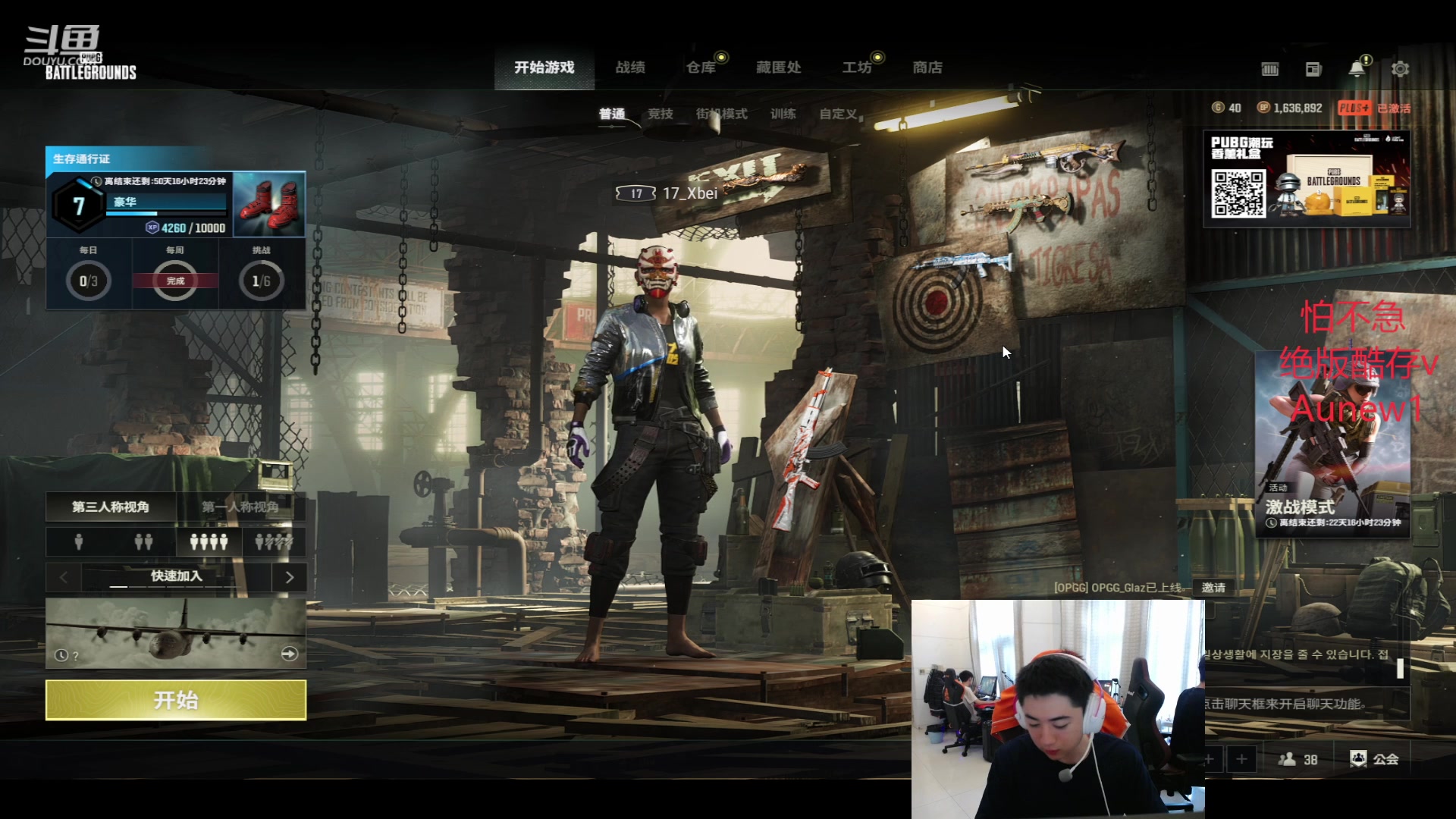This screenshot has height=819, width=1456.
Task: Go to the 工坊 workshop tab
Action: click(857, 67)
